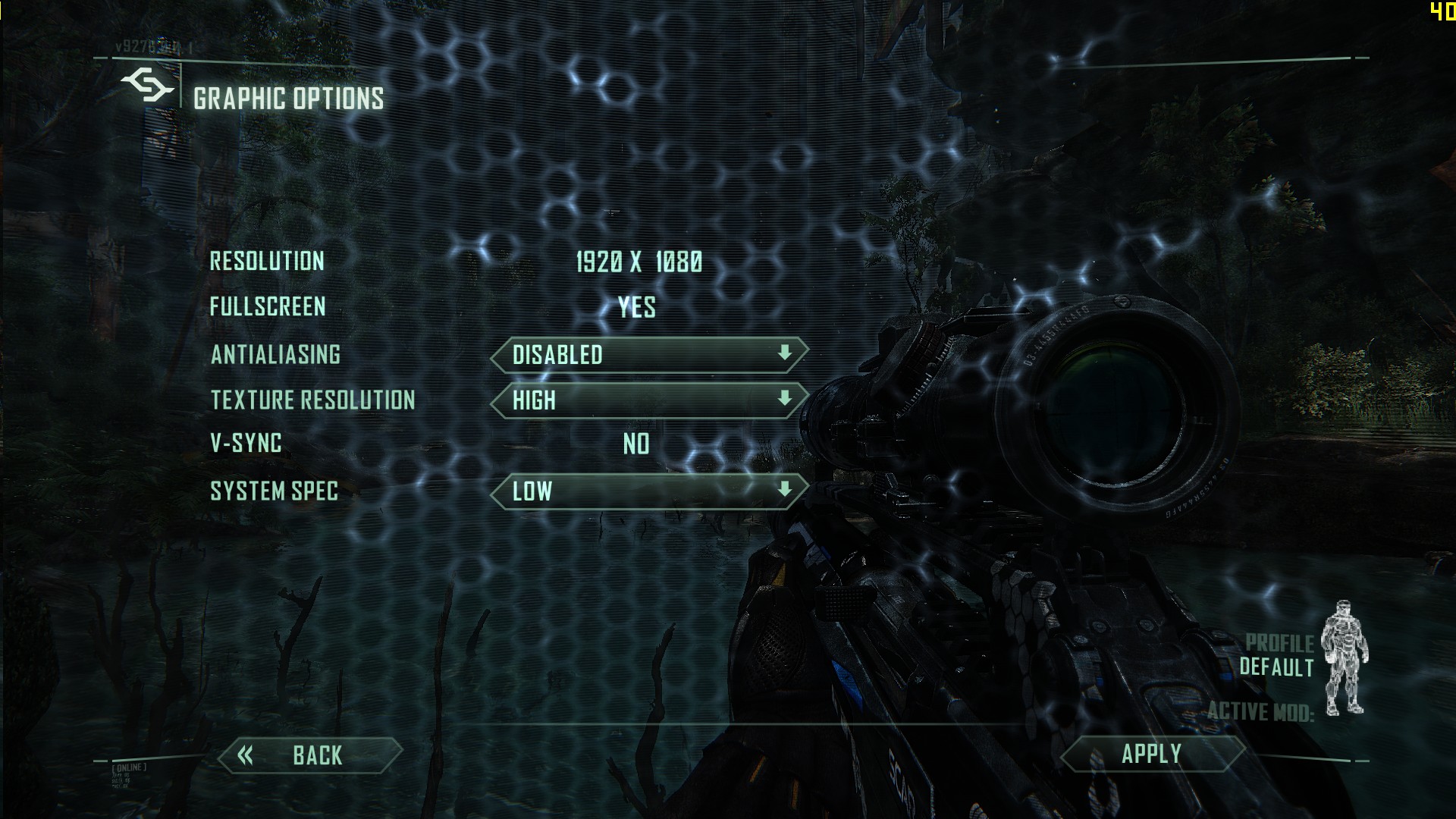This screenshot has width=1456, height=819.
Task: Open the System Spec dropdown
Action: point(649,491)
